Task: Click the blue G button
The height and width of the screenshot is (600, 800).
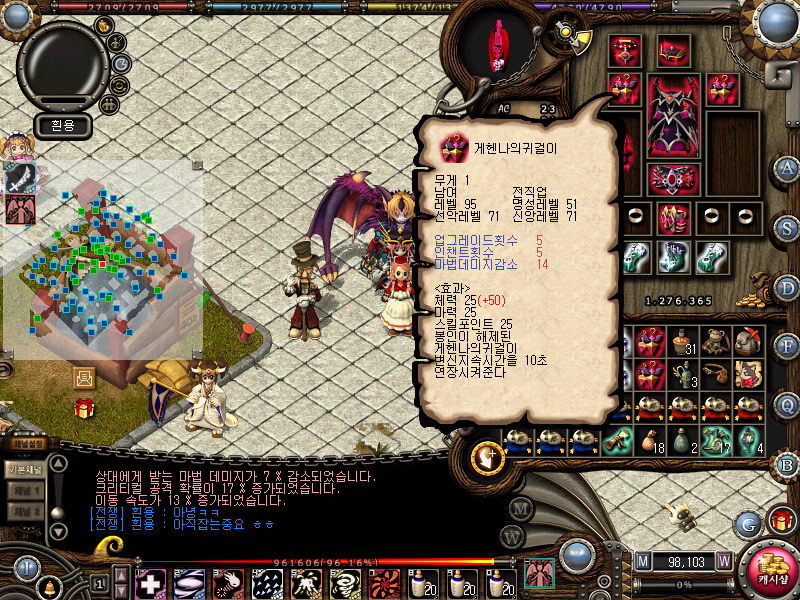Action: [x=746, y=523]
